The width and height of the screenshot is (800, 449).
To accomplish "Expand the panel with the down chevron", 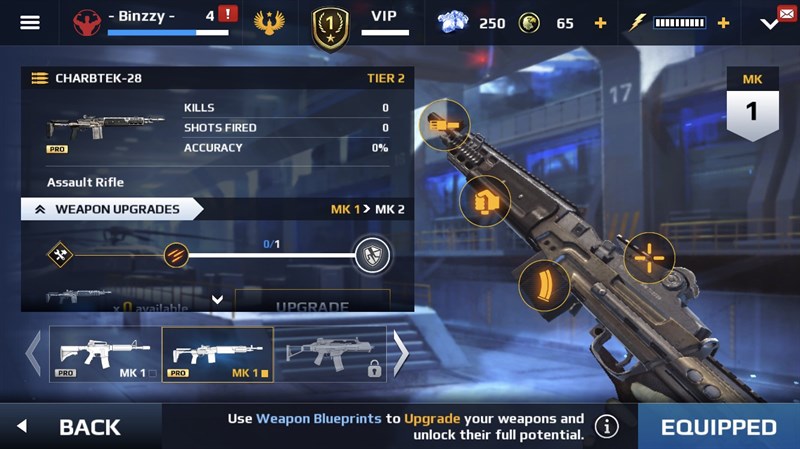I will pyautogui.click(x=217, y=299).
